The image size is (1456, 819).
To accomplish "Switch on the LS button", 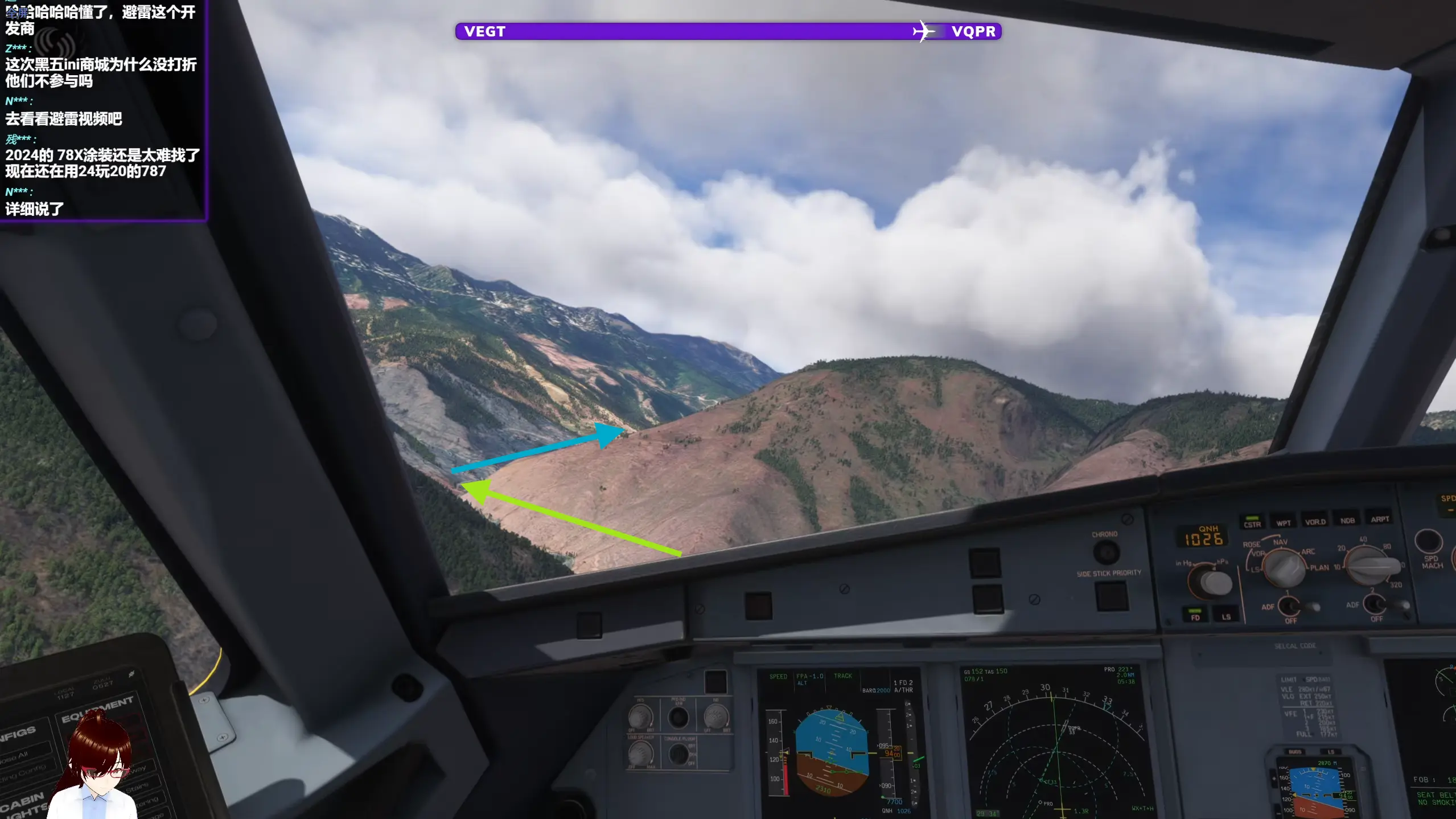I will [1225, 616].
